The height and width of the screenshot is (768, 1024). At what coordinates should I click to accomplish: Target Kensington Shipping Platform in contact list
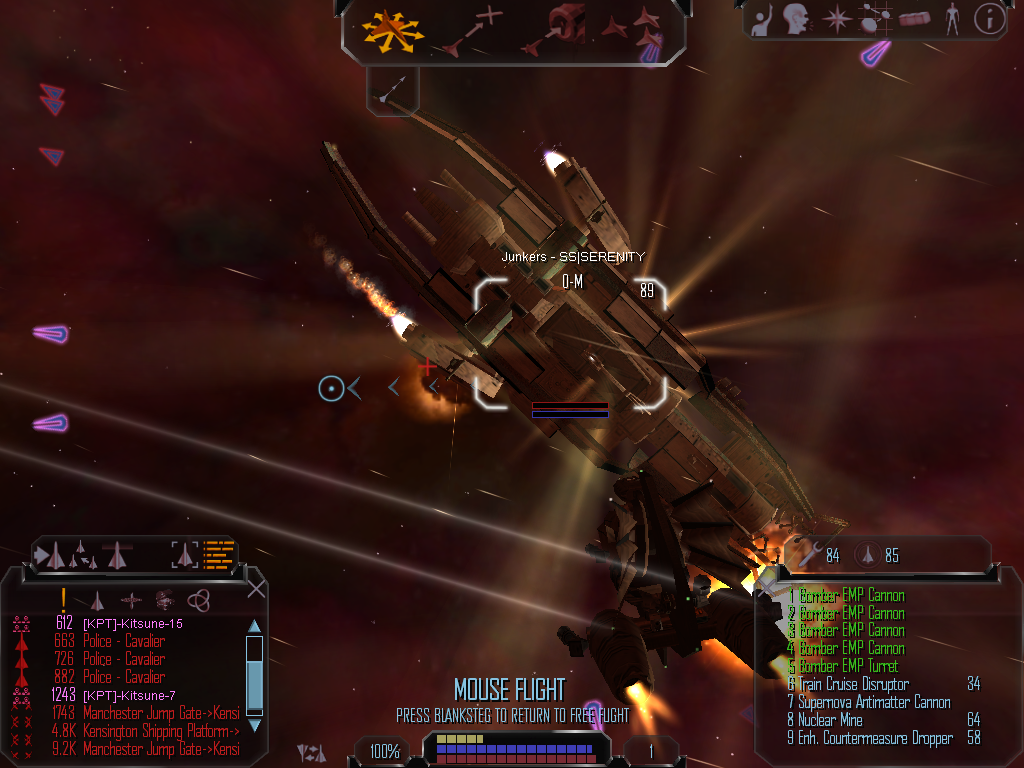coord(160,731)
